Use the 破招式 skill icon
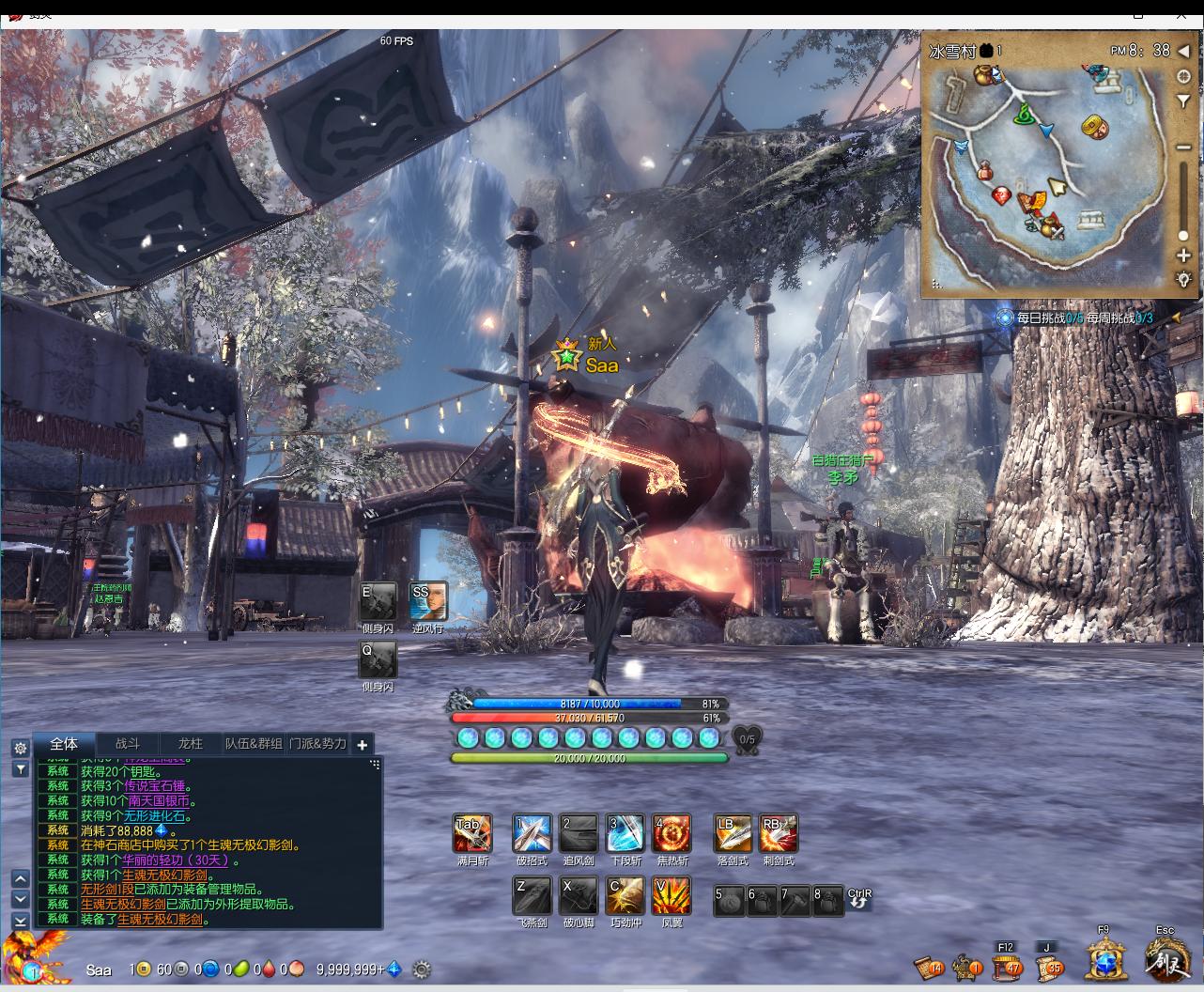The width and height of the screenshot is (1204, 992). click(x=532, y=833)
